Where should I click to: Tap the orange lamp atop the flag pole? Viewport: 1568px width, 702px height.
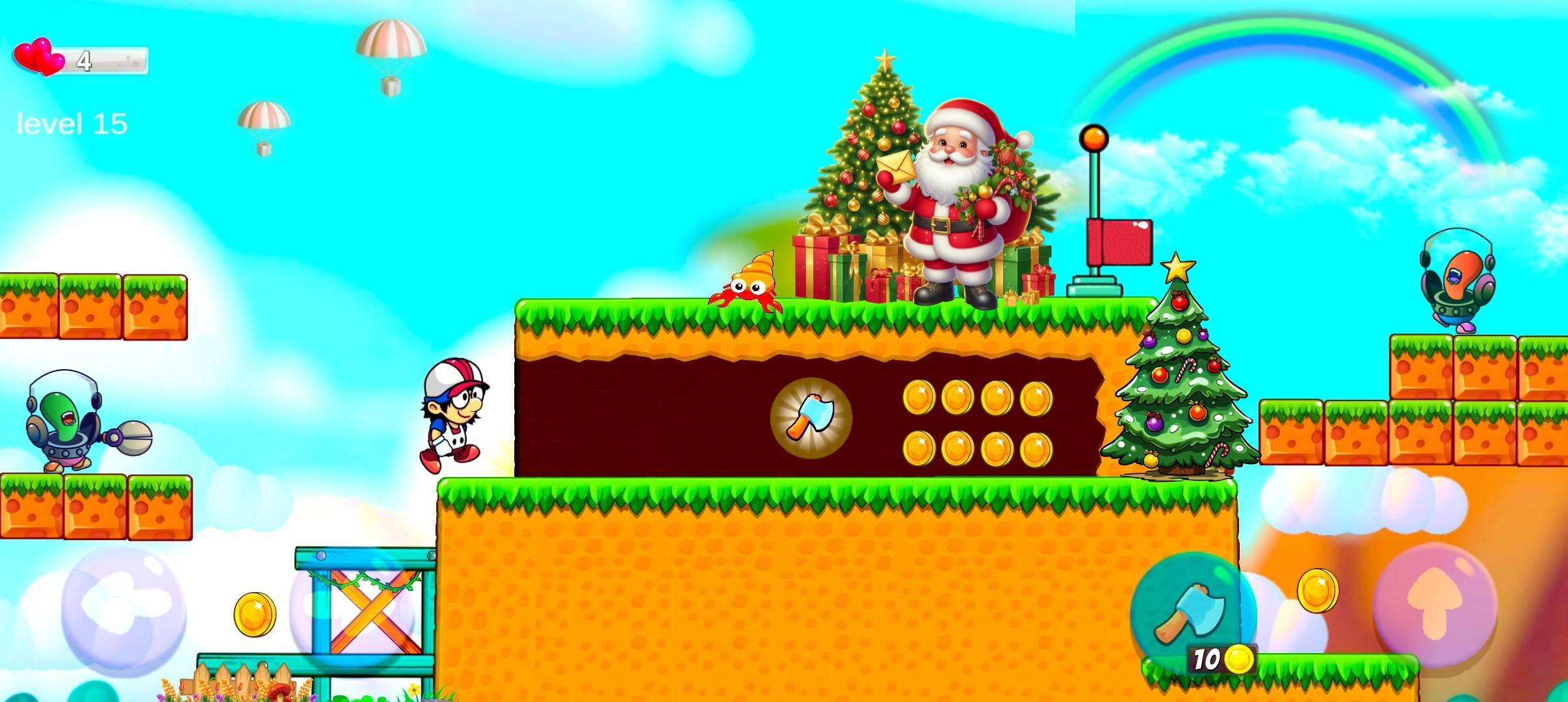coord(1095,136)
